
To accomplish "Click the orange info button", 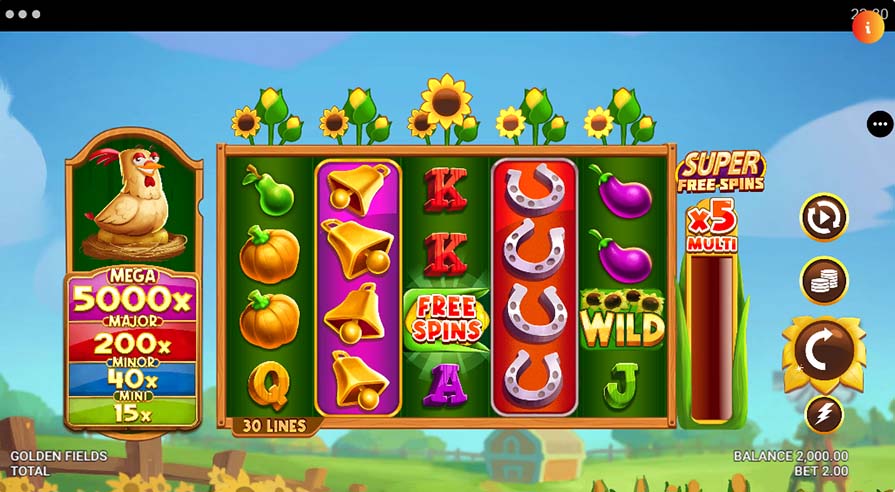I will tap(867, 27).
